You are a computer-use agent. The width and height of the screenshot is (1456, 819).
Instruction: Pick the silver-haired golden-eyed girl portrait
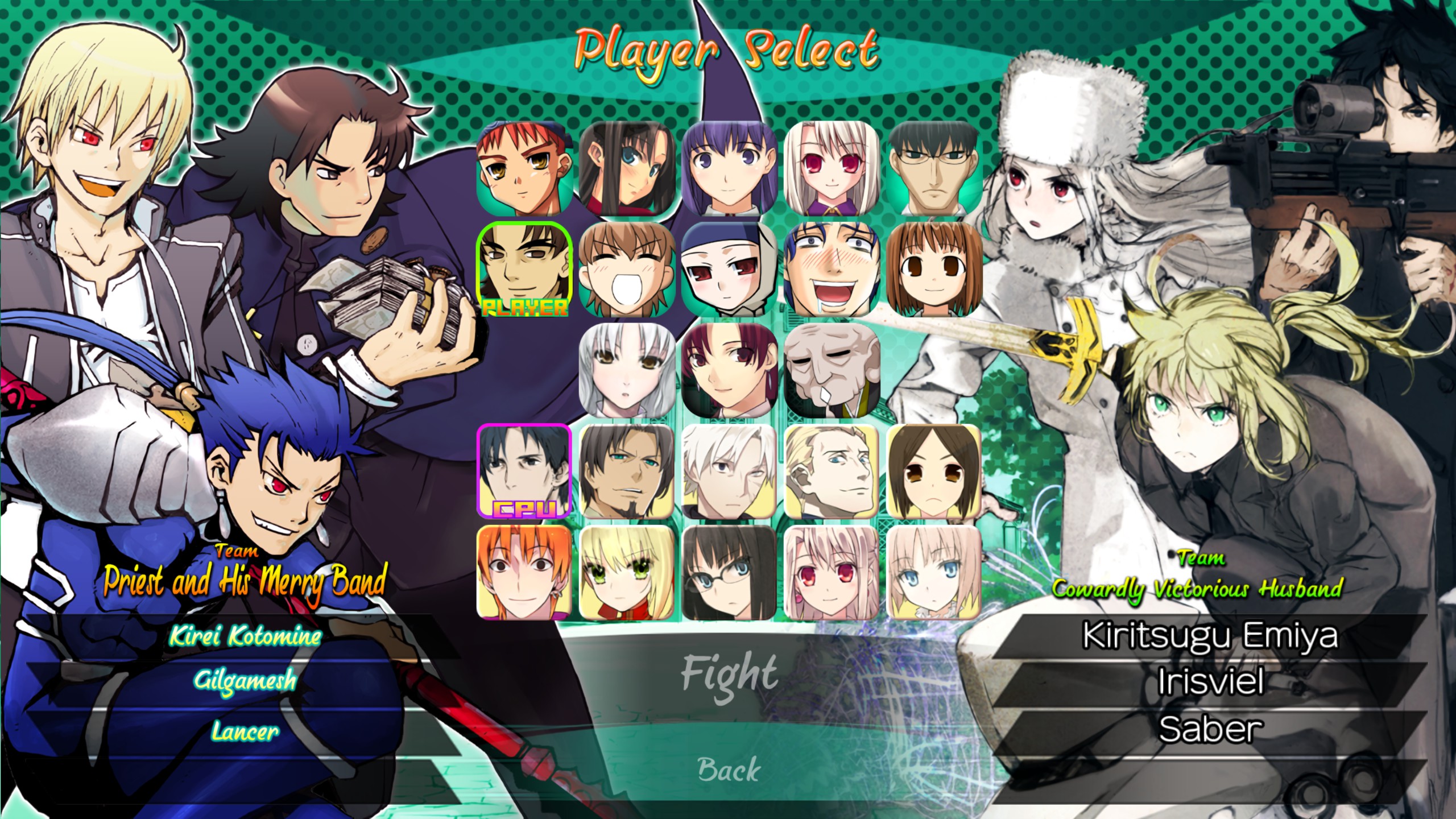[x=627, y=371]
